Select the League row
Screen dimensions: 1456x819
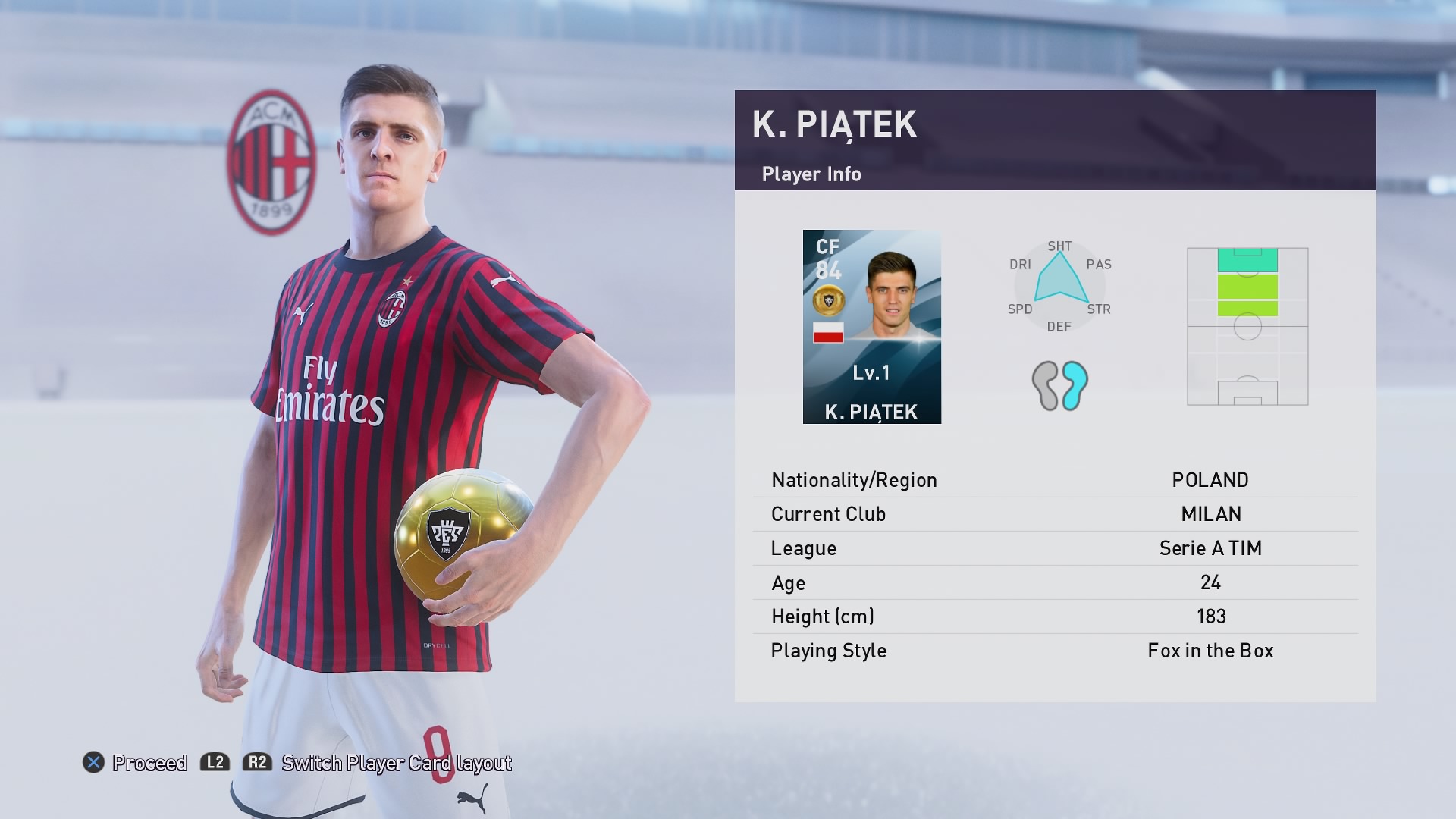(1055, 548)
